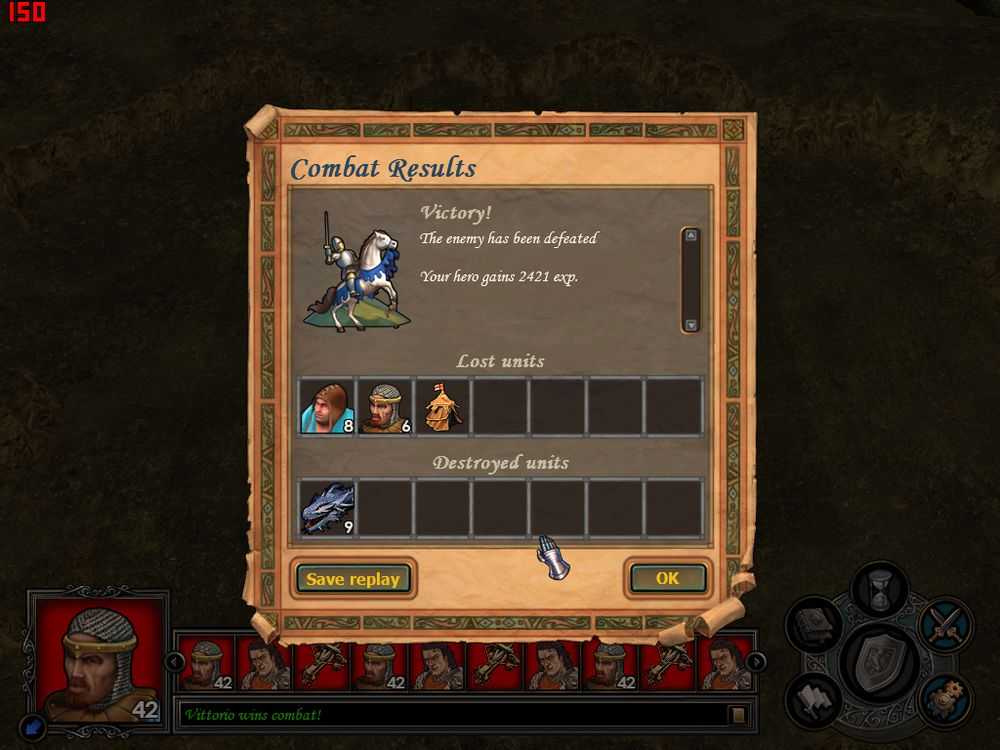Image resolution: width=1000 pixels, height=750 pixels.
Task: Open the spellbook icon
Action: [814, 624]
